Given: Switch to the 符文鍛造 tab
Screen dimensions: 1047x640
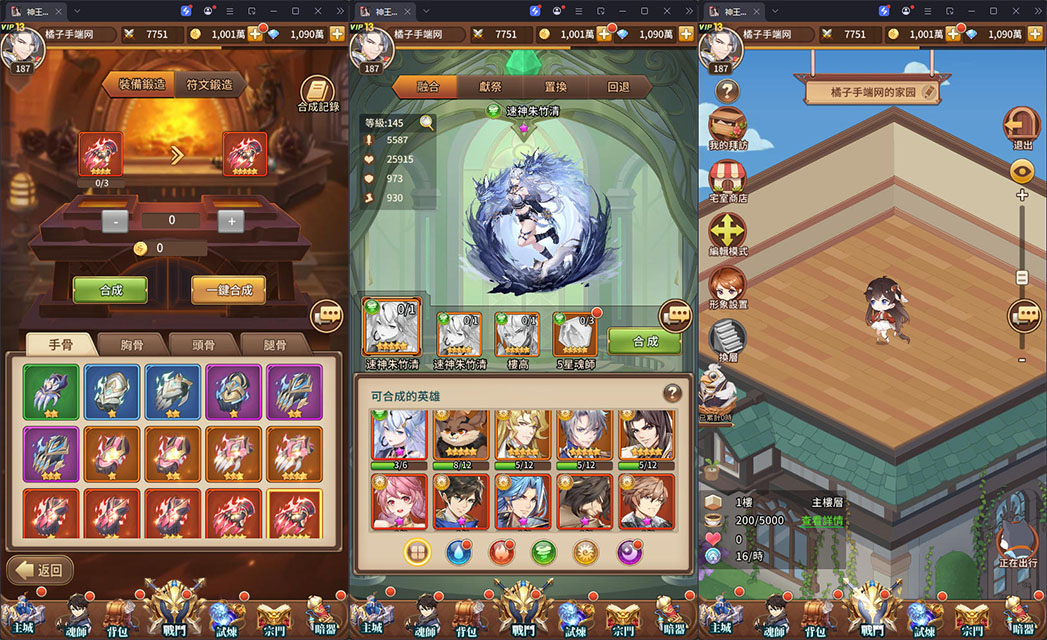Looking at the screenshot, I should [x=209, y=85].
